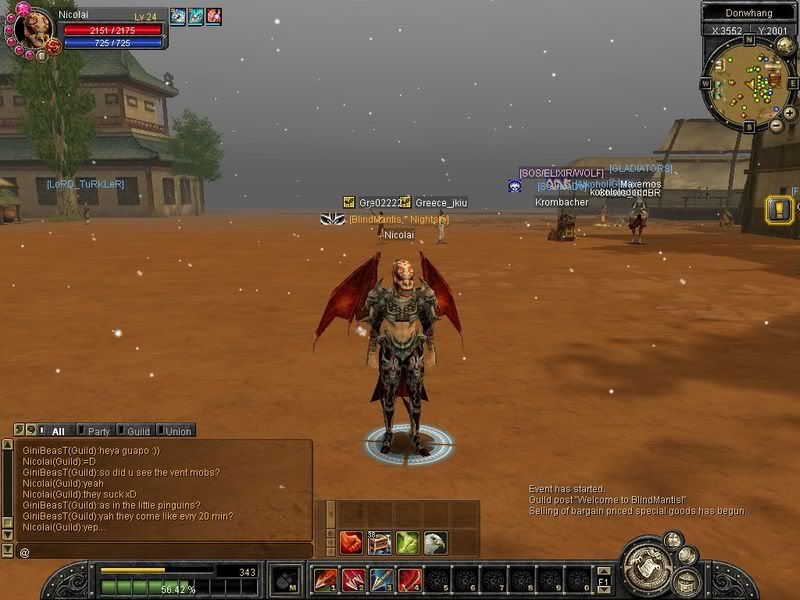Activate the red skill in slot 4
The height and width of the screenshot is (600, 800).
(x=410, y=580)
